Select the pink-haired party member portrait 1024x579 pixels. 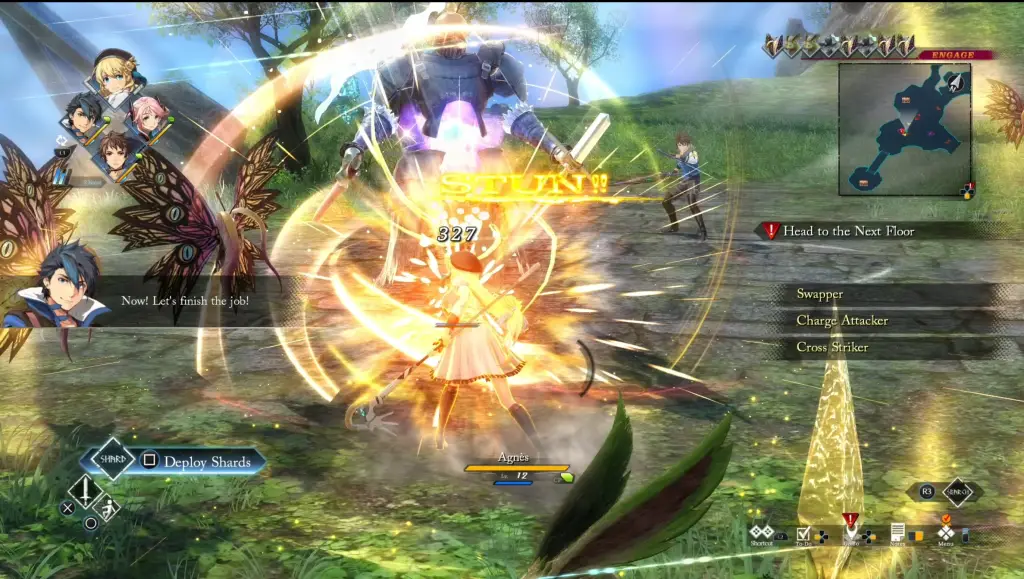[x=149, y=116]
